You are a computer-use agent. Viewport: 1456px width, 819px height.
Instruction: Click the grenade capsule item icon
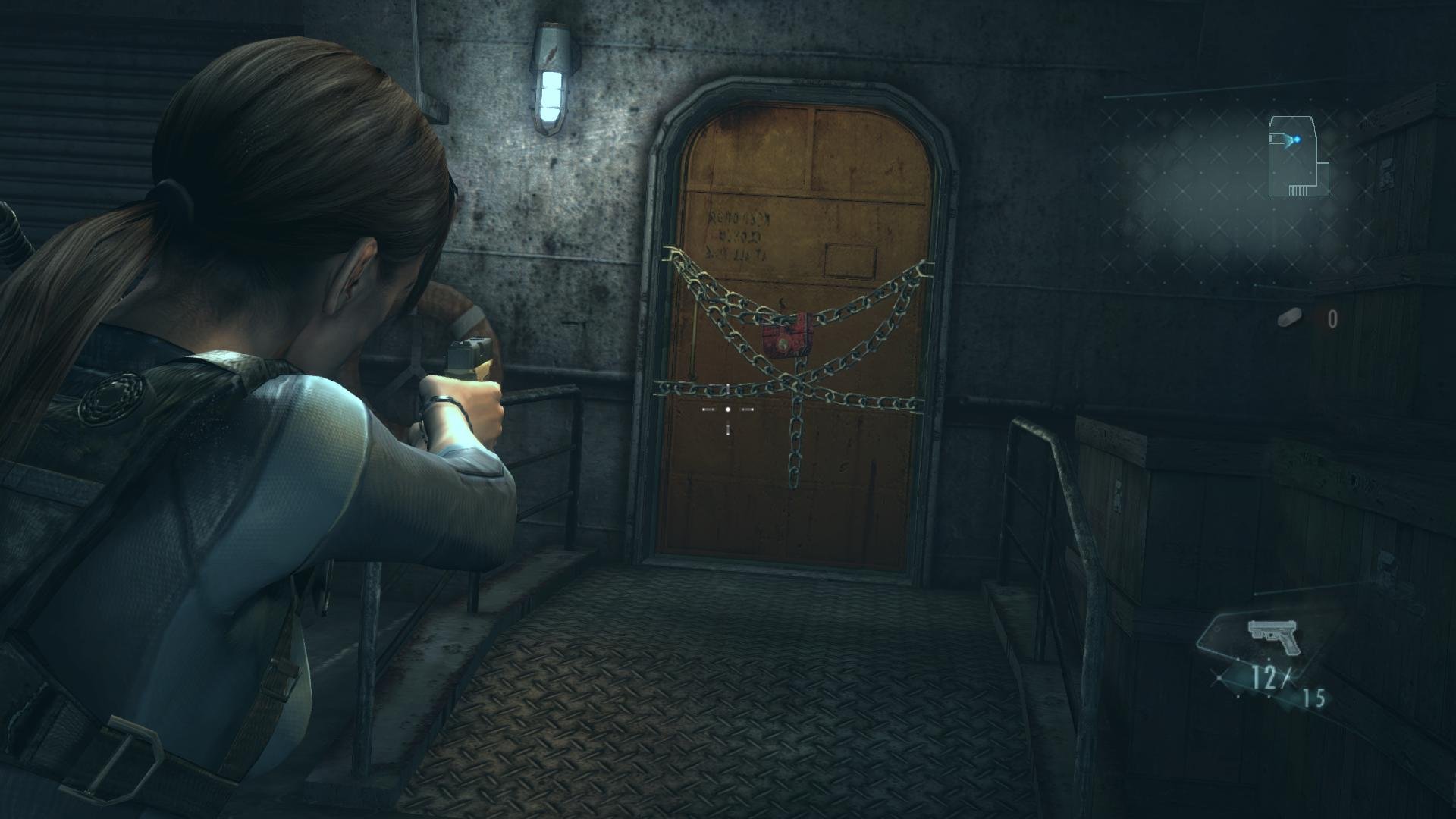click(x=1289, y=318)
